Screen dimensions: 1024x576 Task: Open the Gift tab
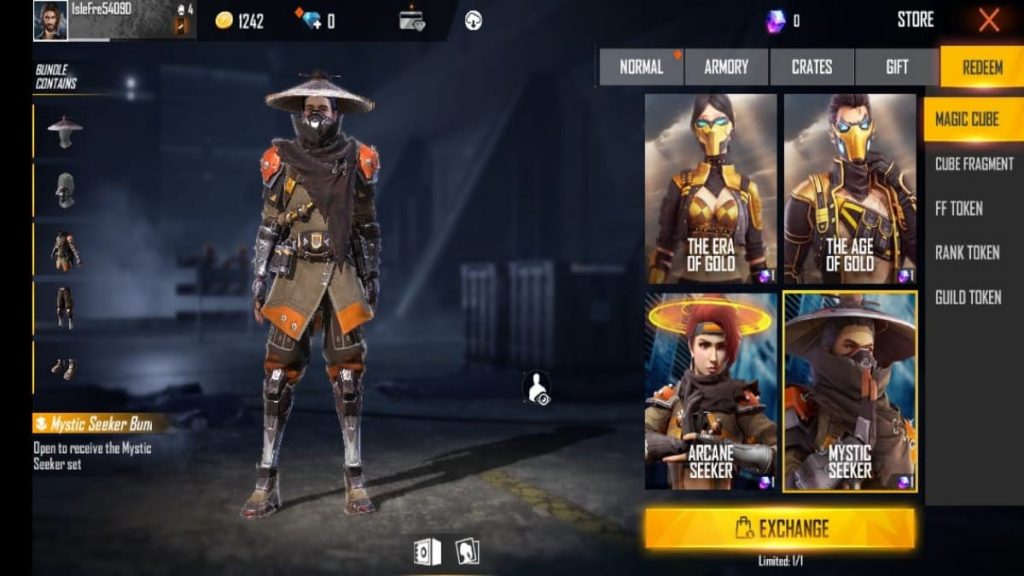click(x=897, y=67)
